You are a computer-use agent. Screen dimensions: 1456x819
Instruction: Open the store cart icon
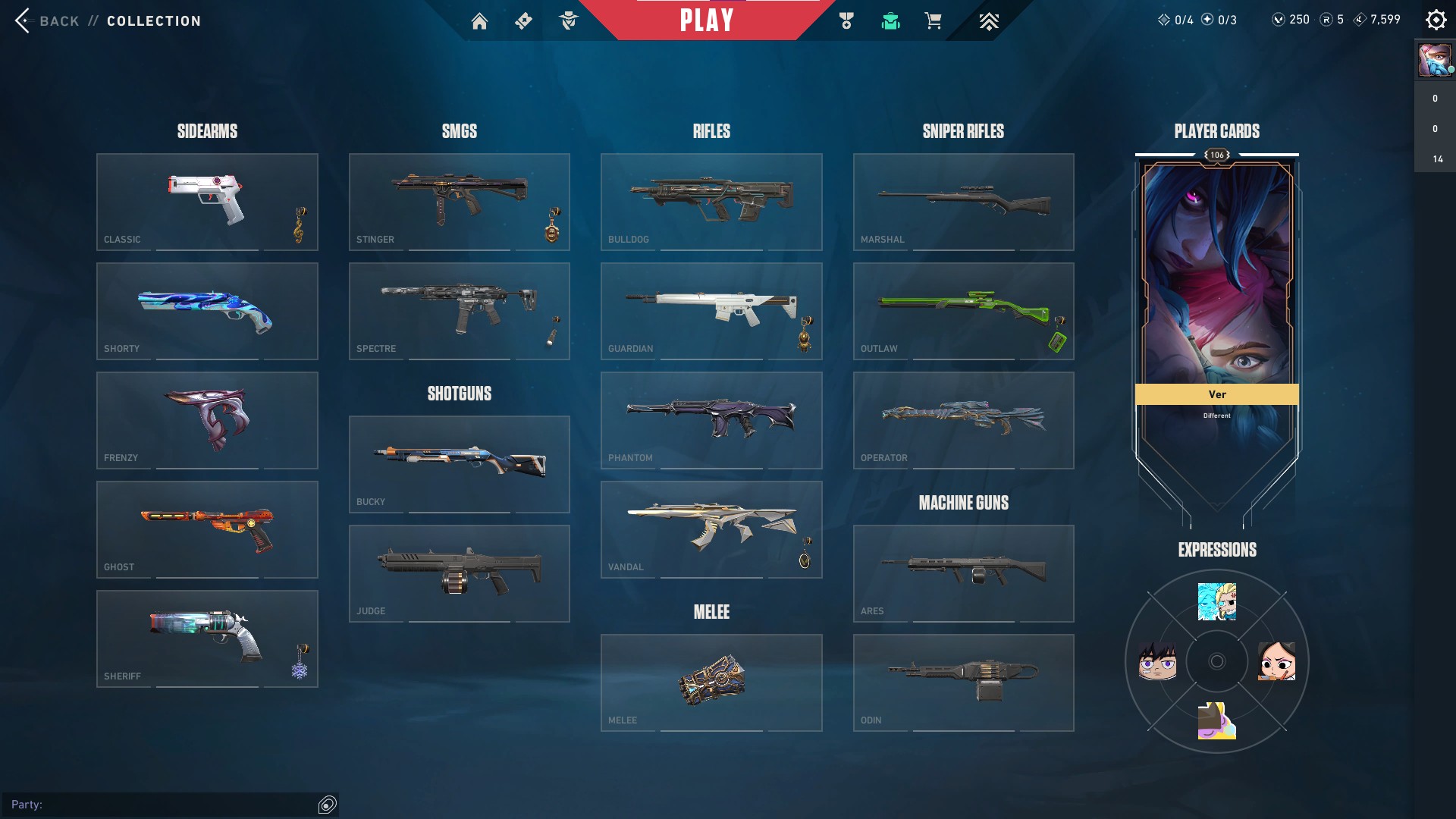[x=933, y=21]
